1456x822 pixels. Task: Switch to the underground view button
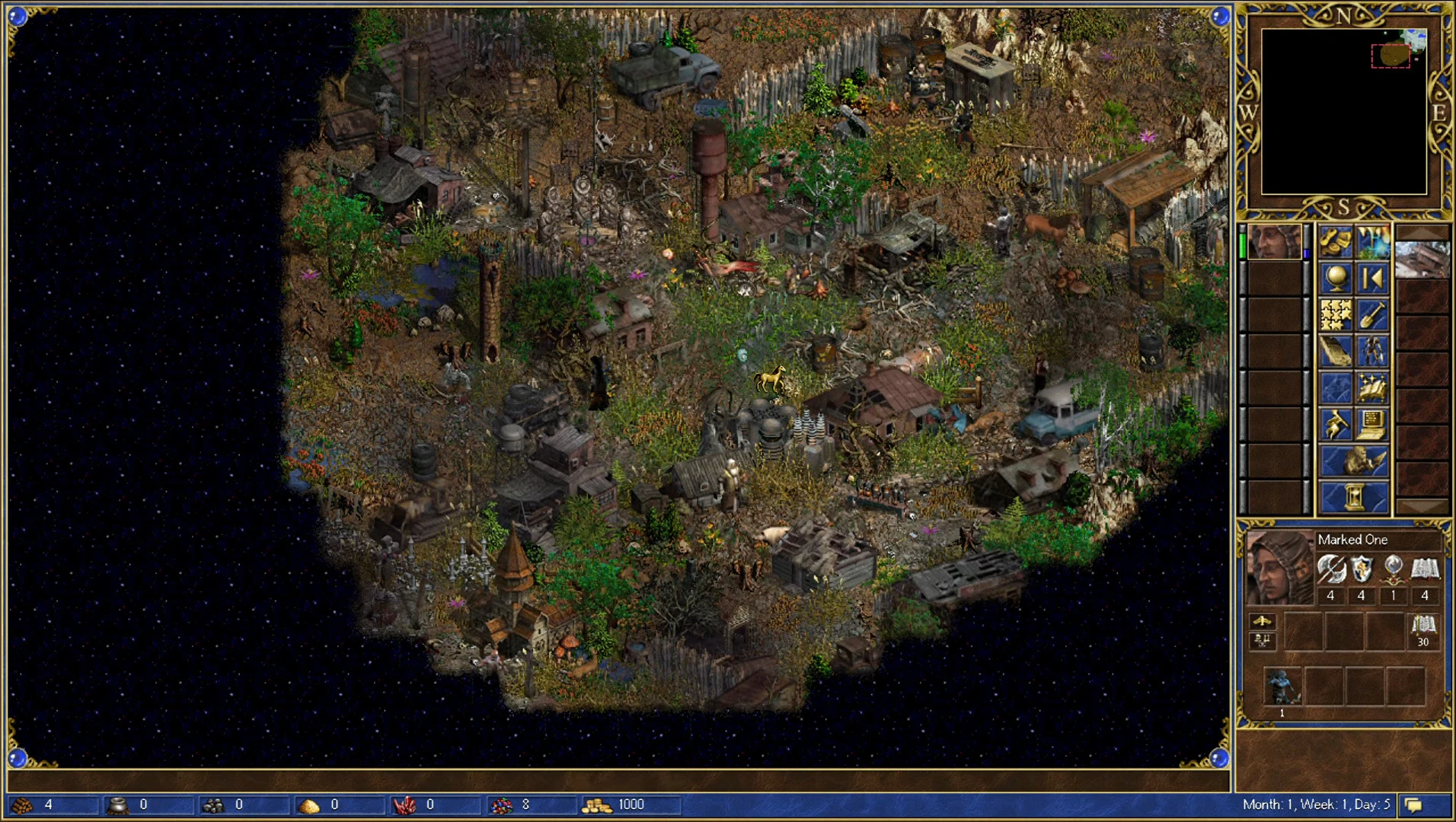click(x=1373, y=242)
